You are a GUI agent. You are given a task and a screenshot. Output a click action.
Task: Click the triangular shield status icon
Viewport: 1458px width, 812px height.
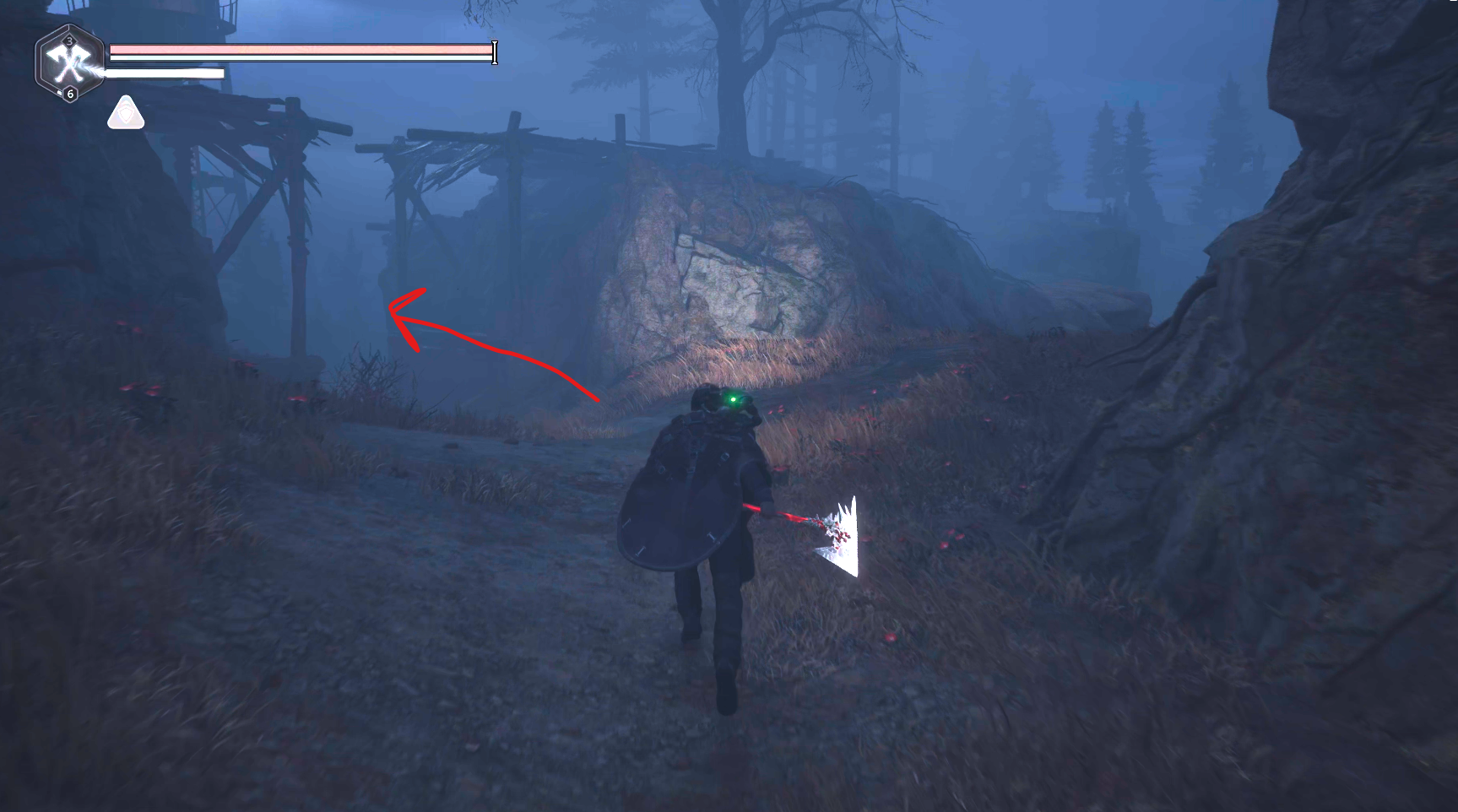(x=126, y=113)
